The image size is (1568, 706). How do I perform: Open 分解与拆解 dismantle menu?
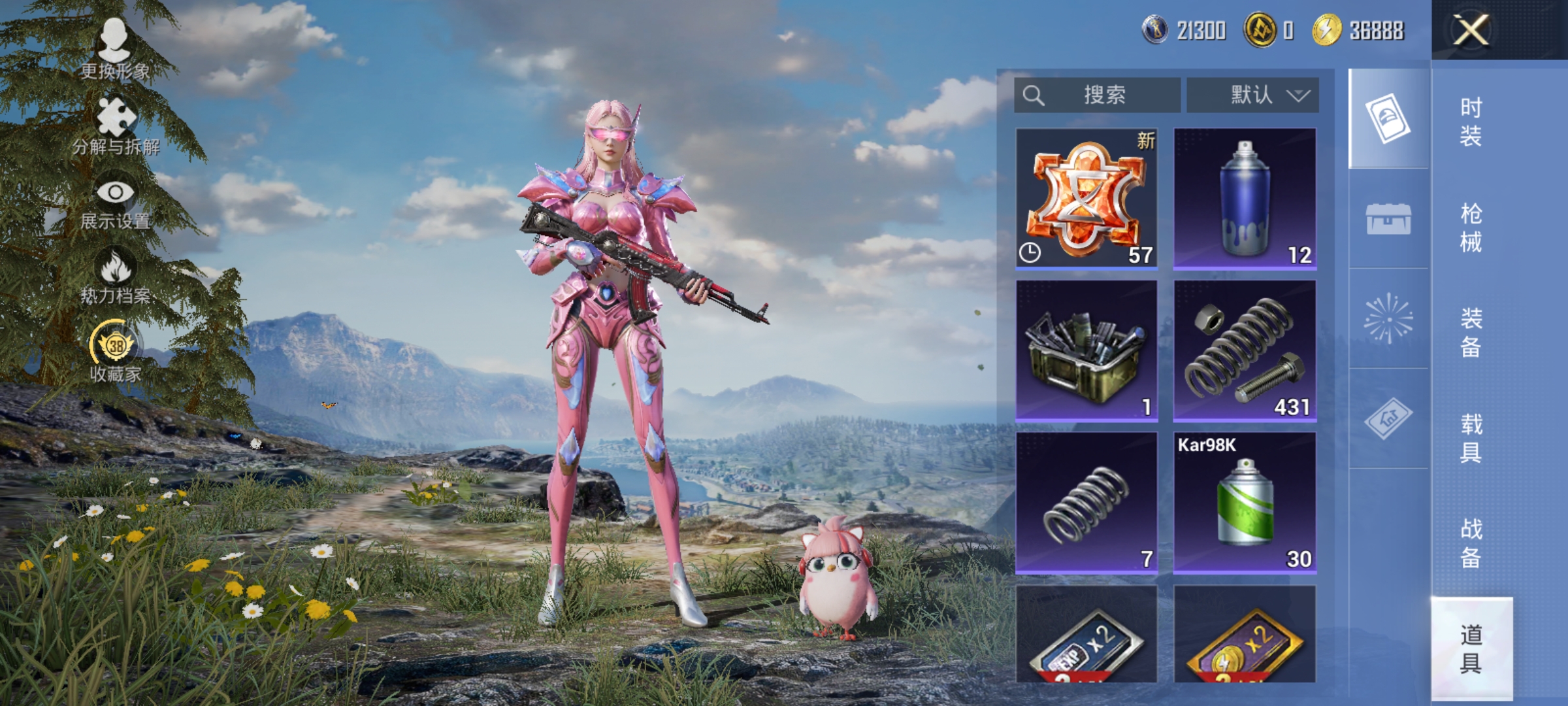click(116, 127)
